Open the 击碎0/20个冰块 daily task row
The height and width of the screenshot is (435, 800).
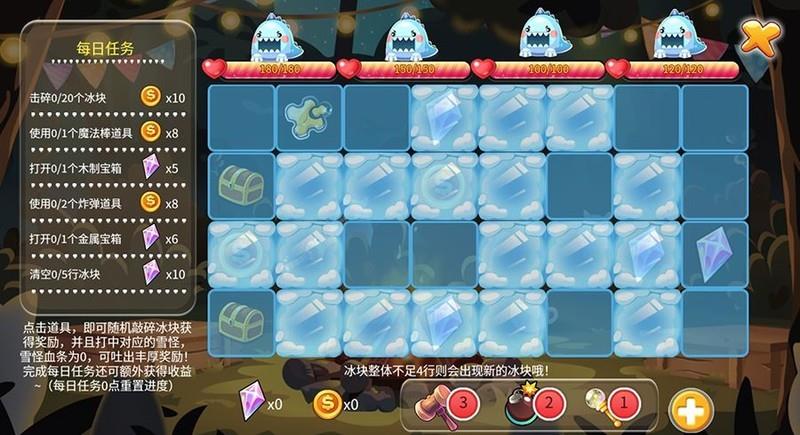[x=108, y=98]
